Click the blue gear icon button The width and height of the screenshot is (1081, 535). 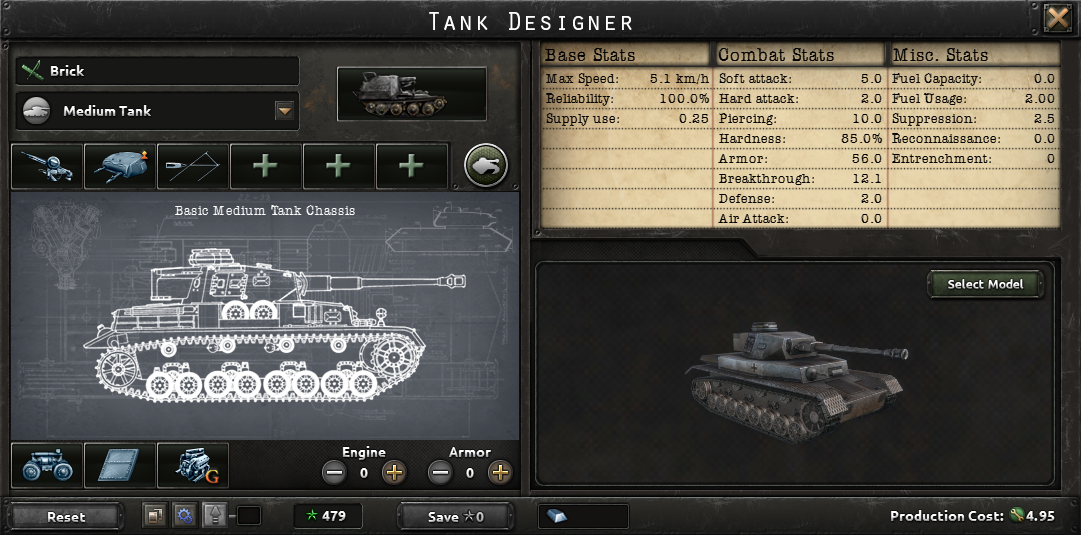tap(183, 516)
